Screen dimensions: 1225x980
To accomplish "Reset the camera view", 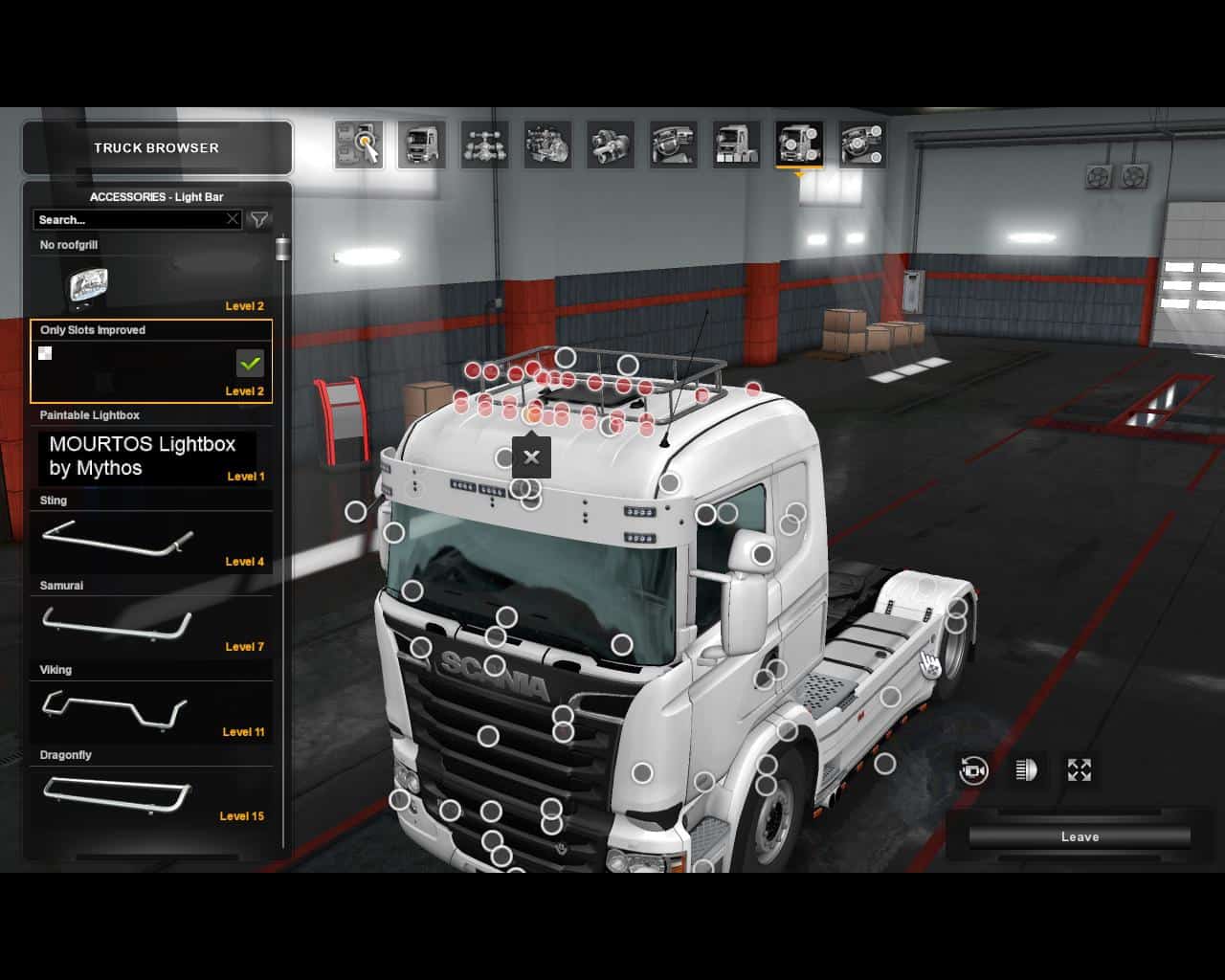I will pos(973,770).
